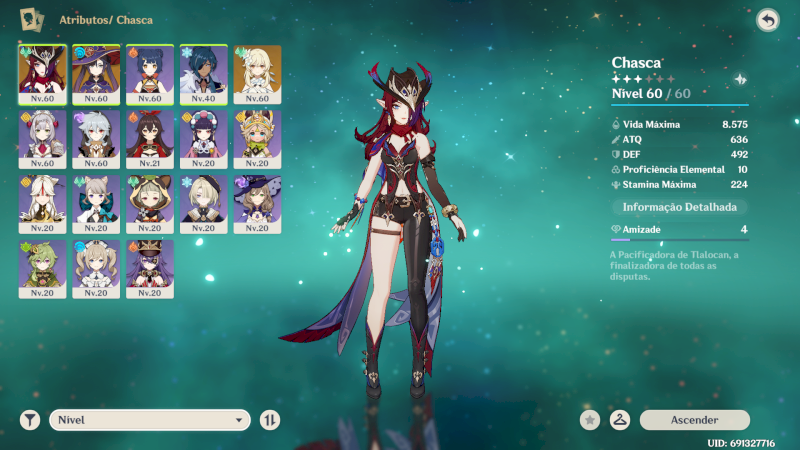
Task: Choose Razor from the roster
Action: point(96,139)
